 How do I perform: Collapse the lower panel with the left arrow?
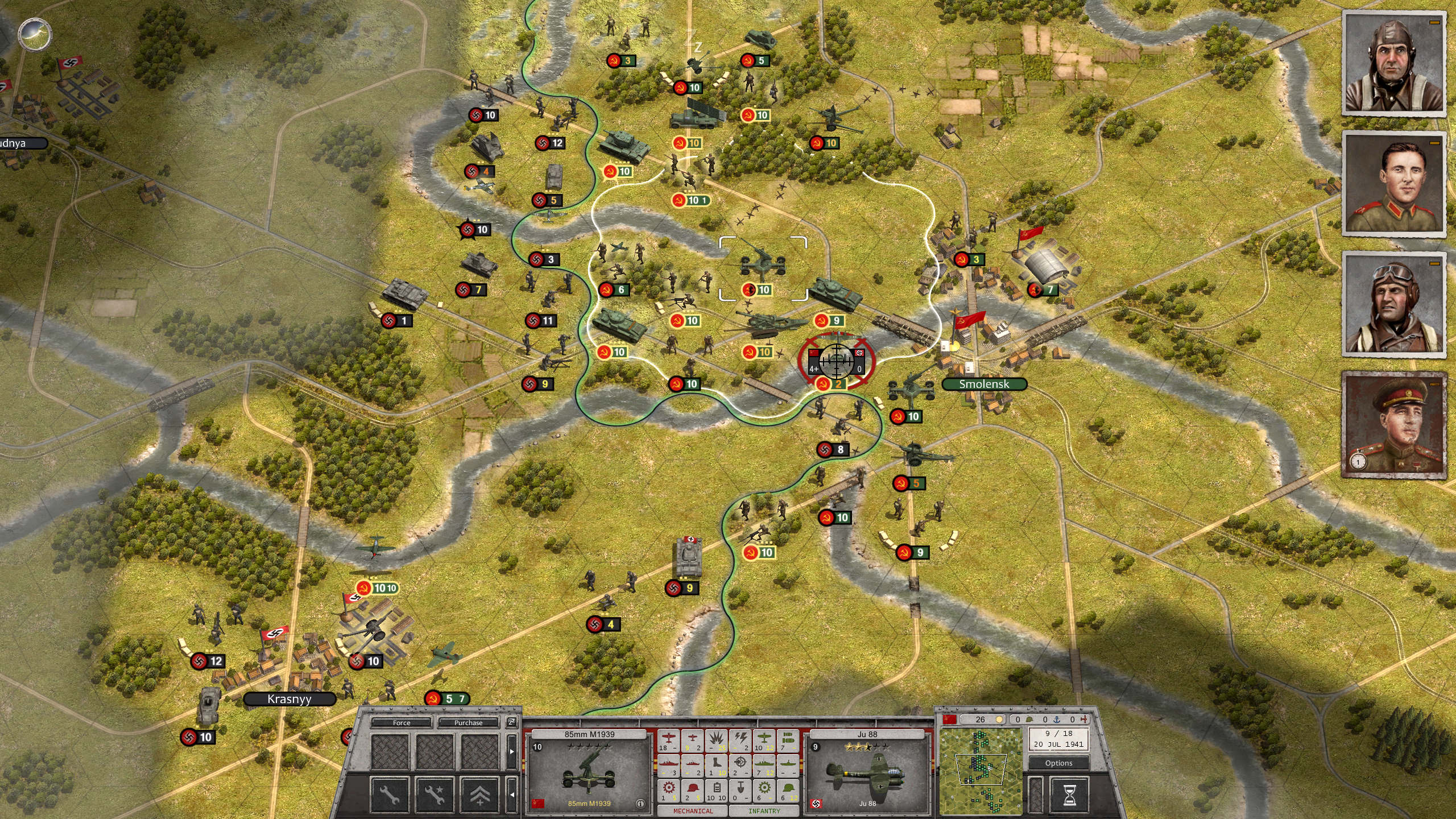point(512,795)
